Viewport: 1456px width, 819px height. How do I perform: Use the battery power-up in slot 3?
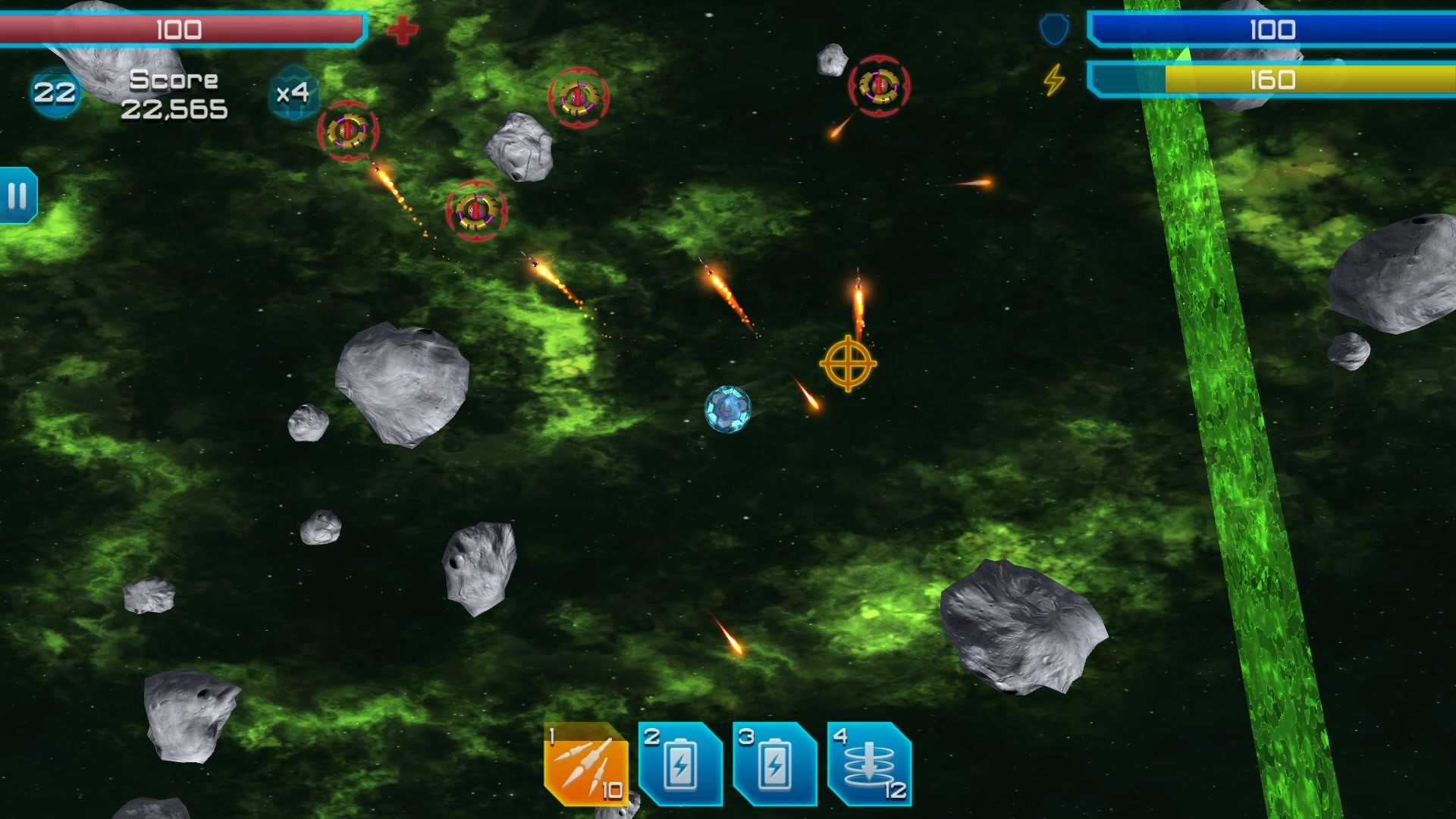pos(775,766)
